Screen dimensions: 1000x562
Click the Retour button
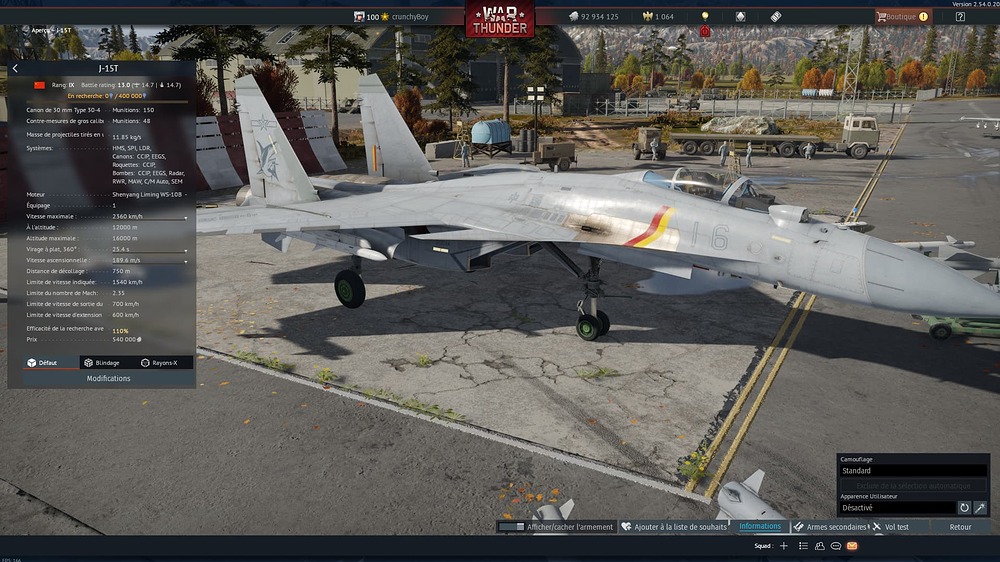pyautogui.click(x=960, y=527)
